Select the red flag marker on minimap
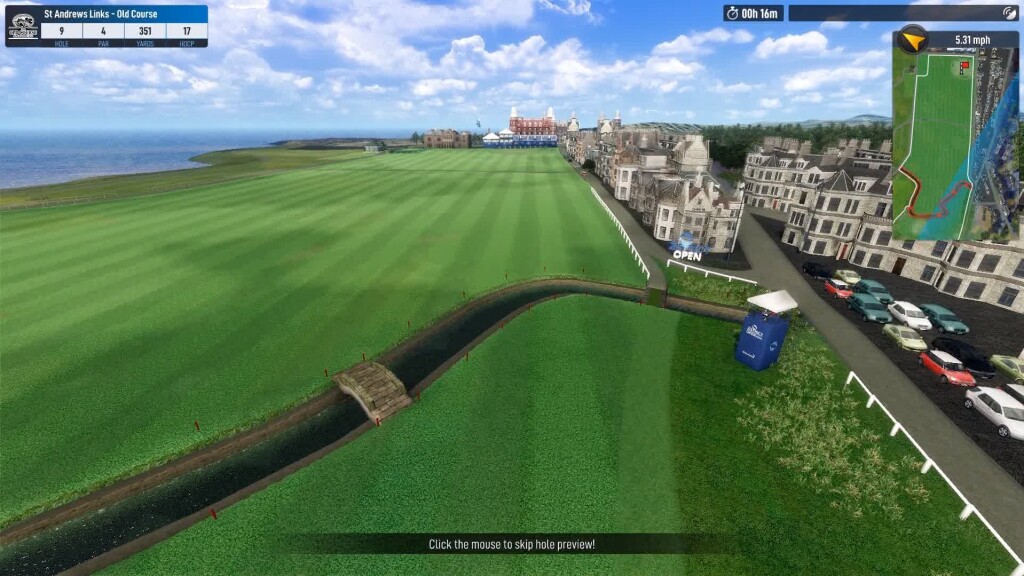The image size is (1024, 576). tap(965, 66)
